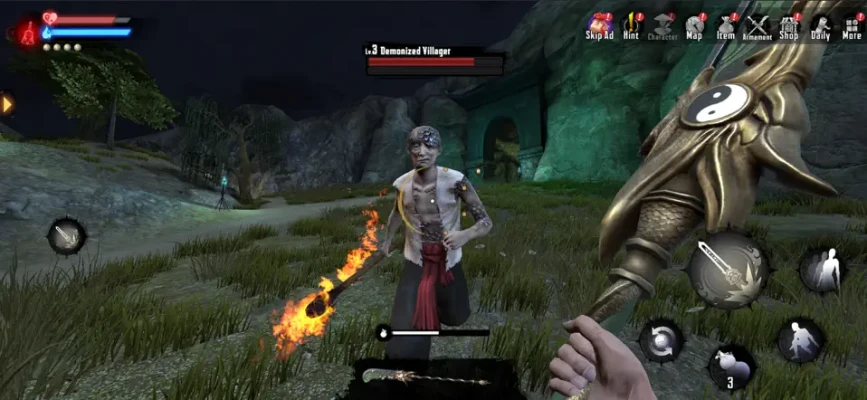Screen dimensions: 867x400
Task: Trigger the crouching figure action button
Action: coord(800,341)
